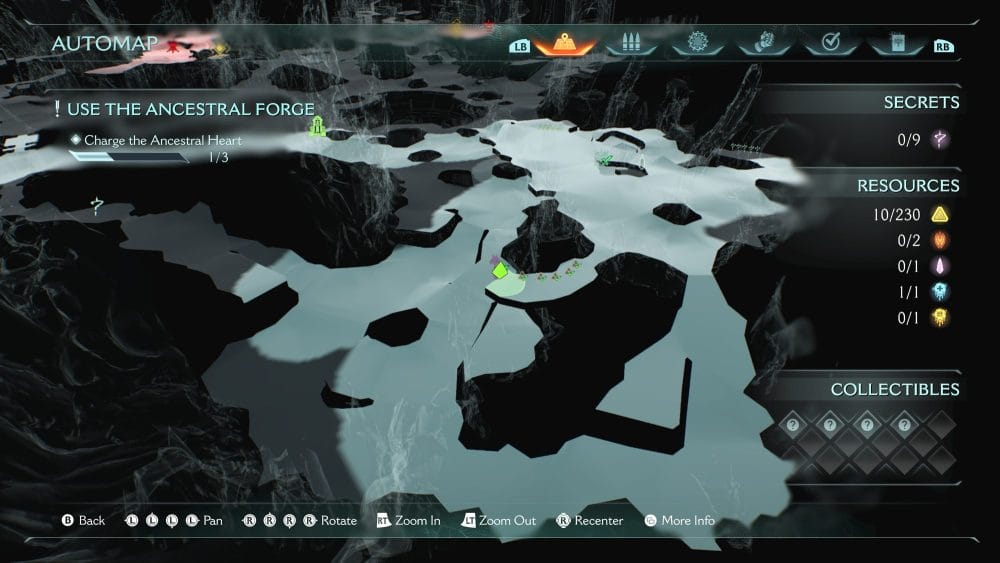
Task: Open the checkmark challenges tab
Action: click(x=829, y=44)
